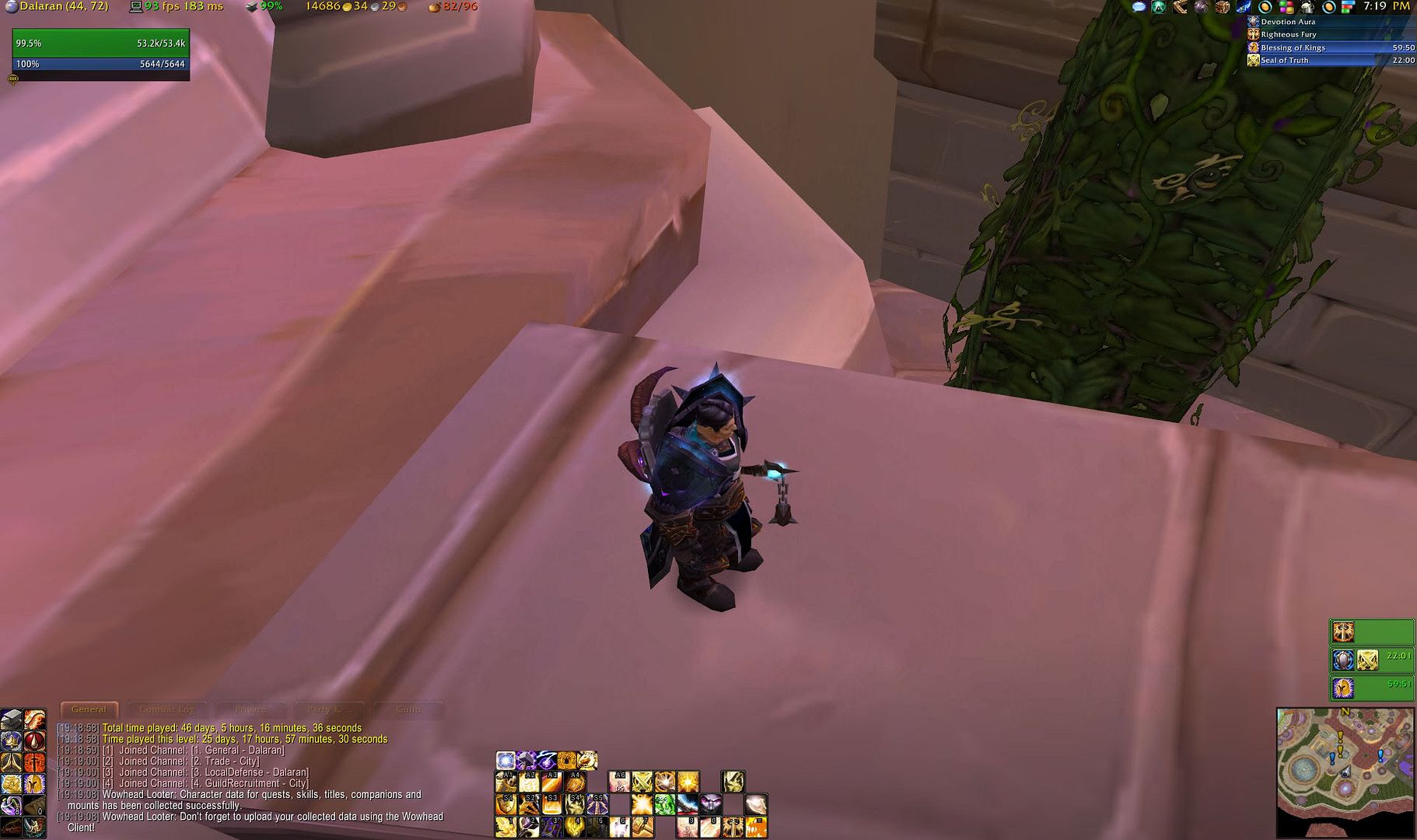1417x840 pixels.
Task: Open the treasure chest icon in top bar
Action: [x=1223, y=7]
